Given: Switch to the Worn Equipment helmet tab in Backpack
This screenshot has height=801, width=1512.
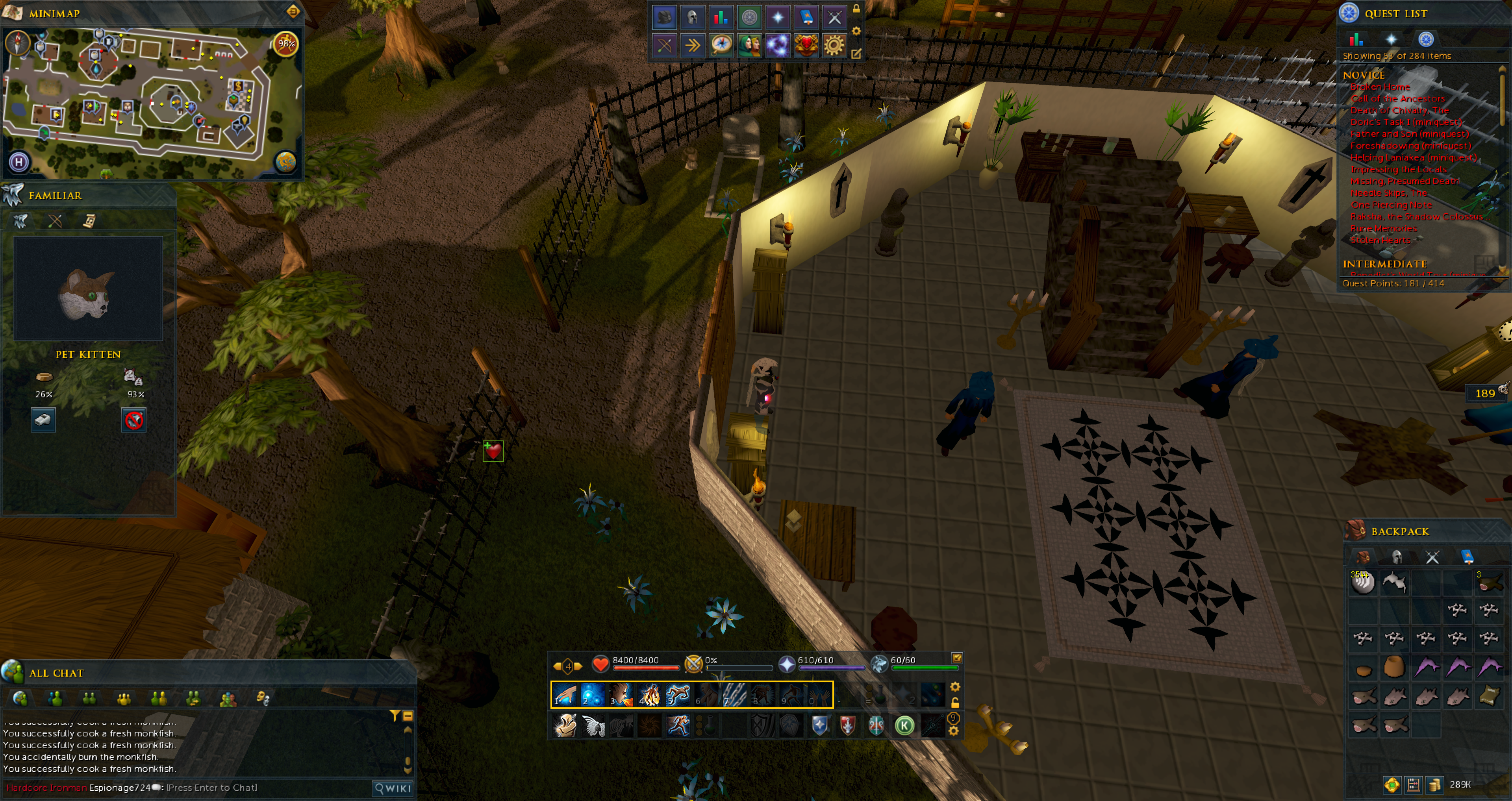Looking at the screenshot, I should coord(1397,556).
